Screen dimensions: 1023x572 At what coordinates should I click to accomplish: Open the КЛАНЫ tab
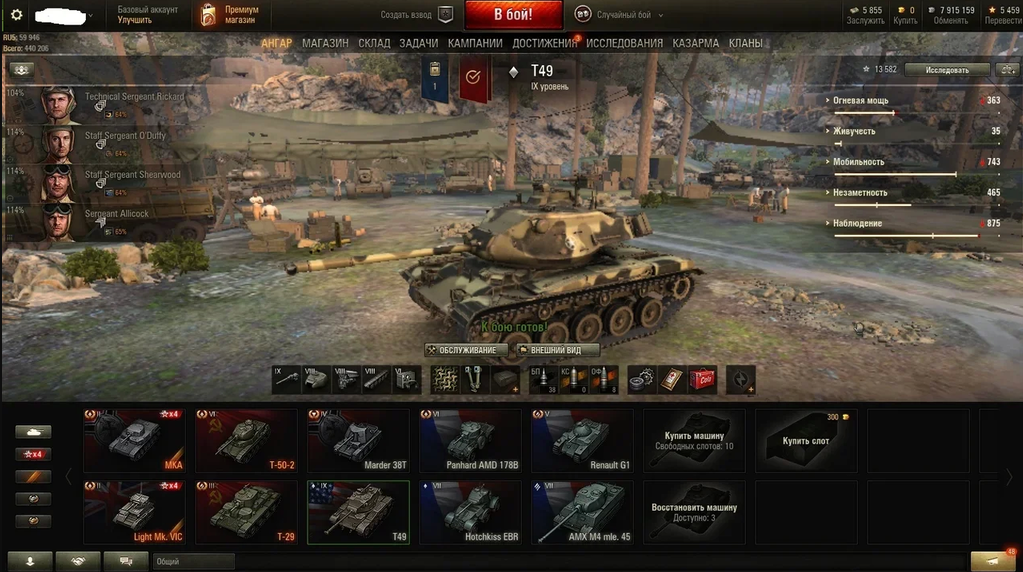pyautogui.click(x=745, y=43)
